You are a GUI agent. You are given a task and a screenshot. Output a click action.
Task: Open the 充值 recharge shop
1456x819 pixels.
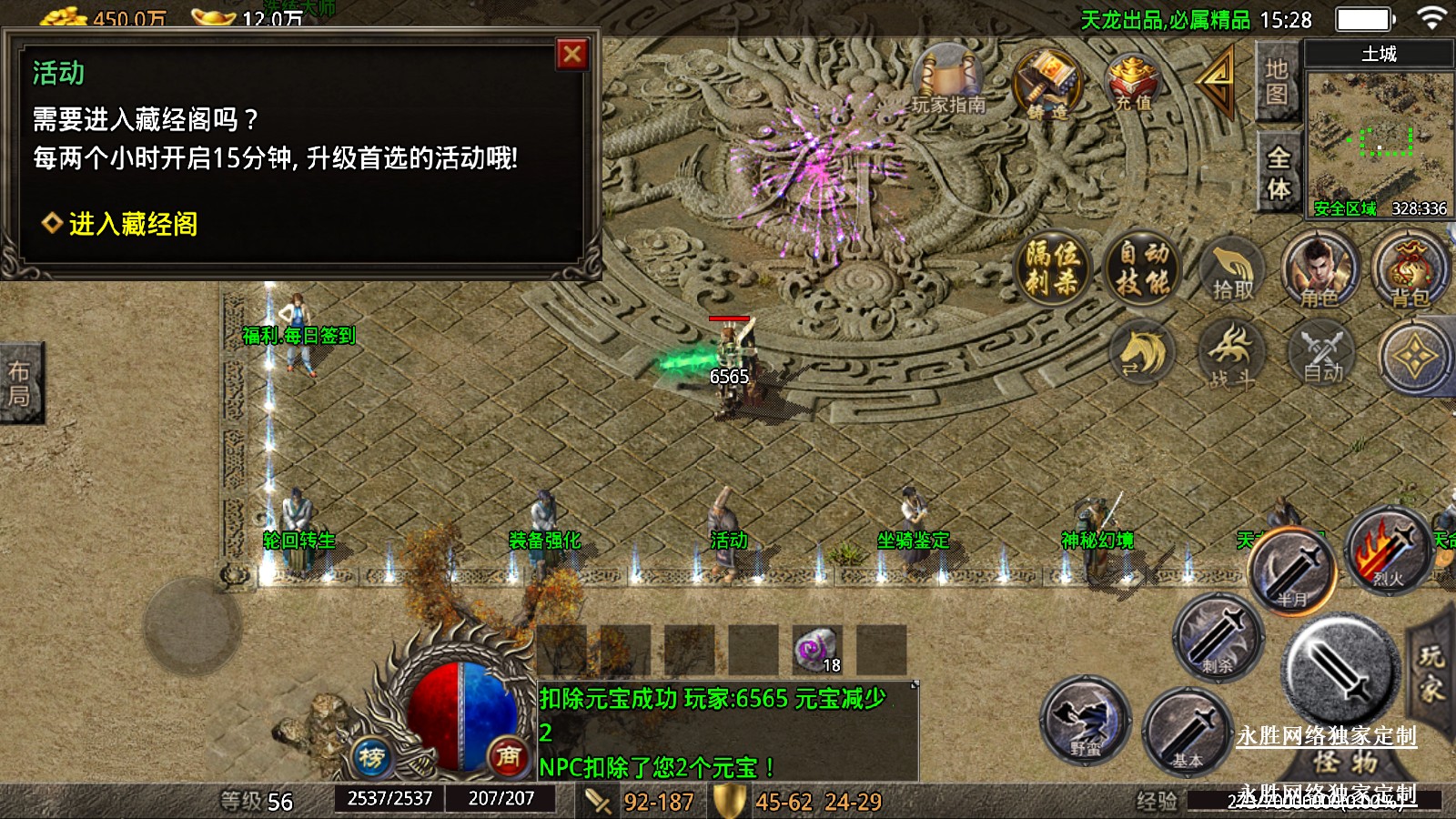(x=1133, y=84)
